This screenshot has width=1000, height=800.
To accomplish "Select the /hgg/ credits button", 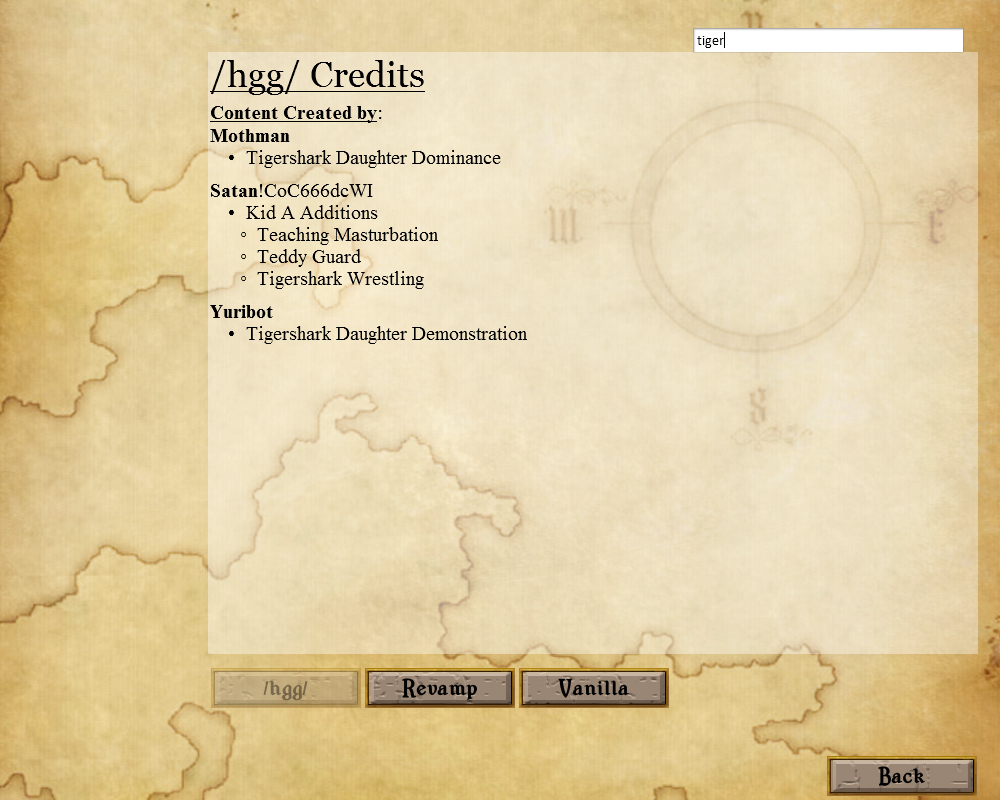I will 286,688.
